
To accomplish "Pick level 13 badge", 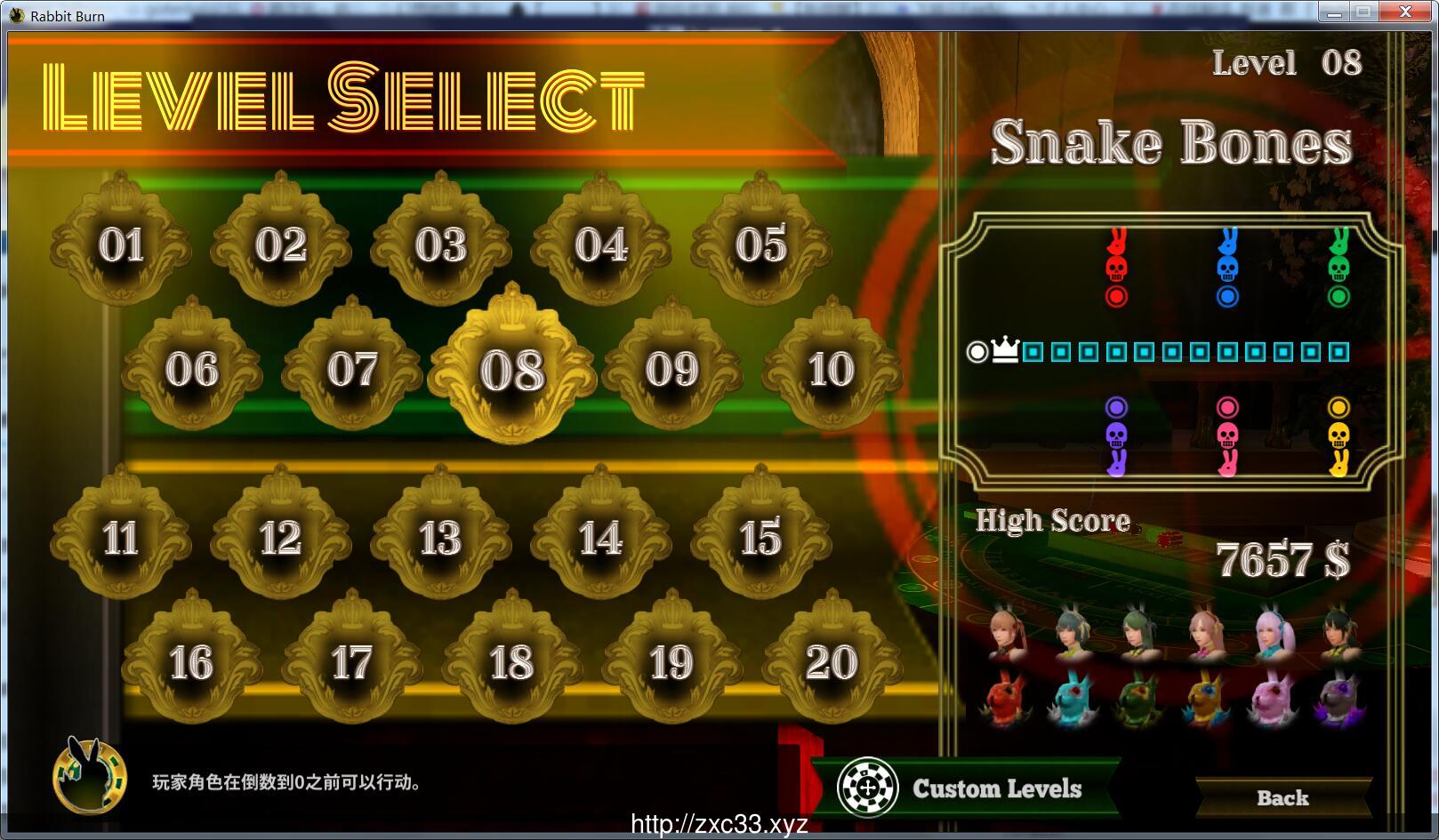I will click(440, 538).
